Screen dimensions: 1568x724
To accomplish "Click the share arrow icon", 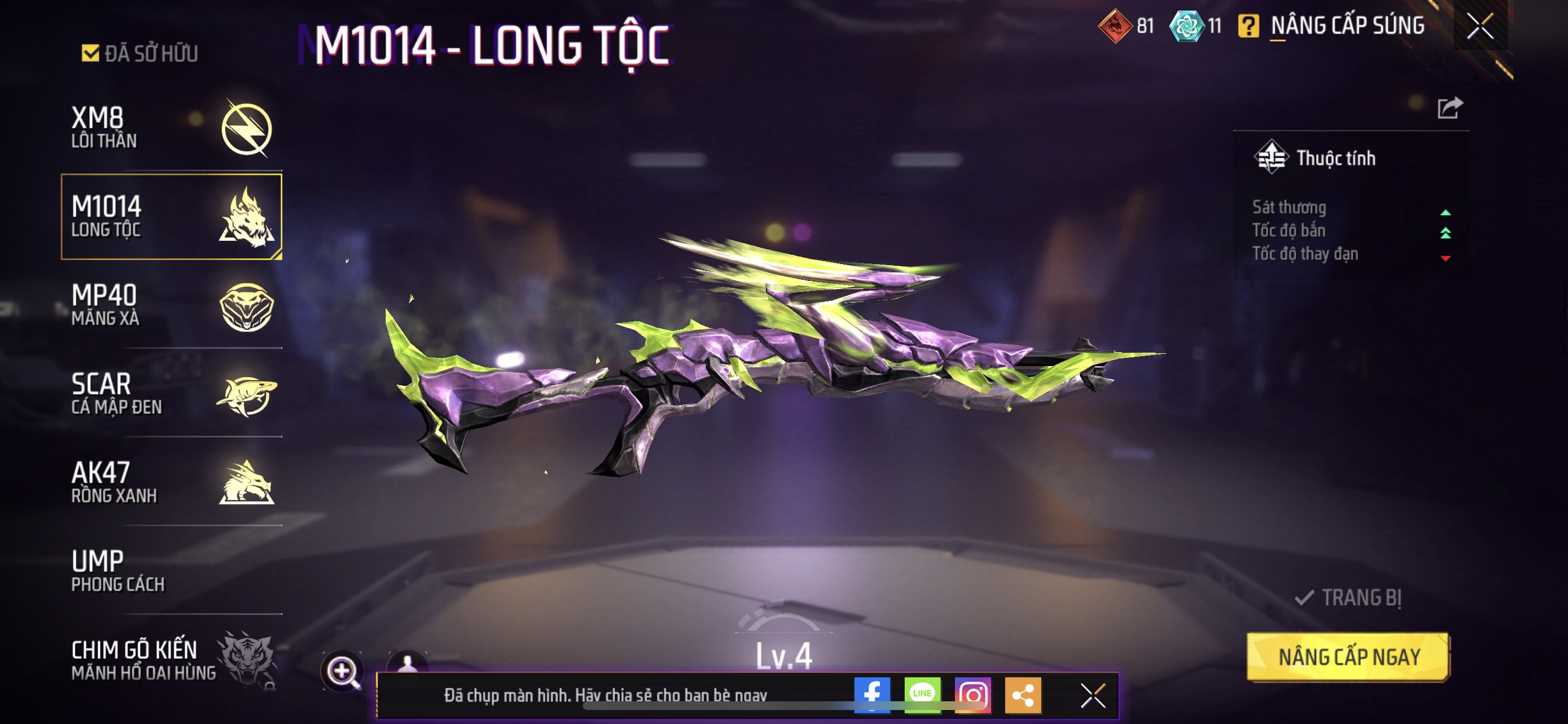I will pos(1450,108).
